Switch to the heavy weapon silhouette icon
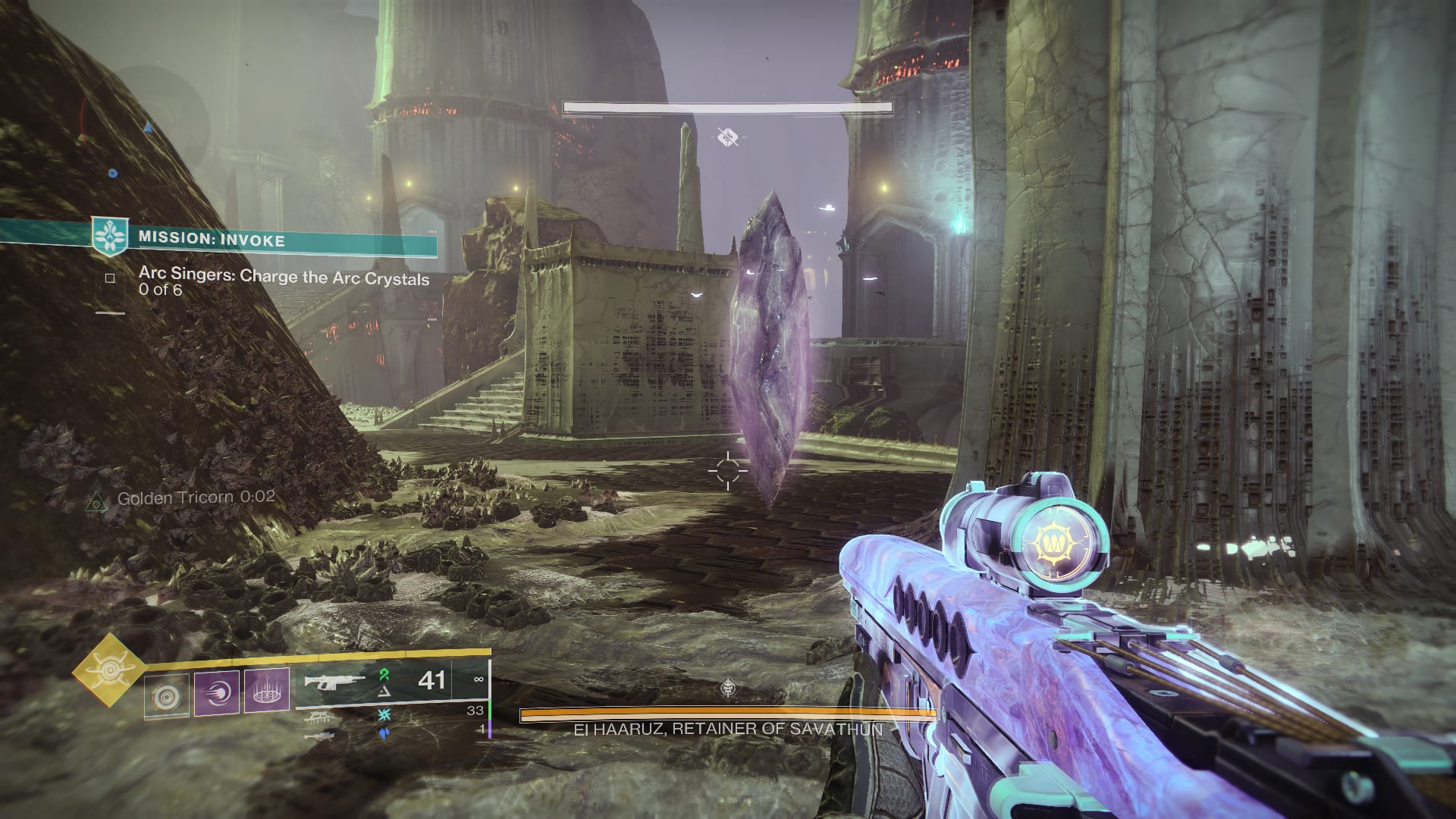1456x819 pixels. [x=317, y=736]
